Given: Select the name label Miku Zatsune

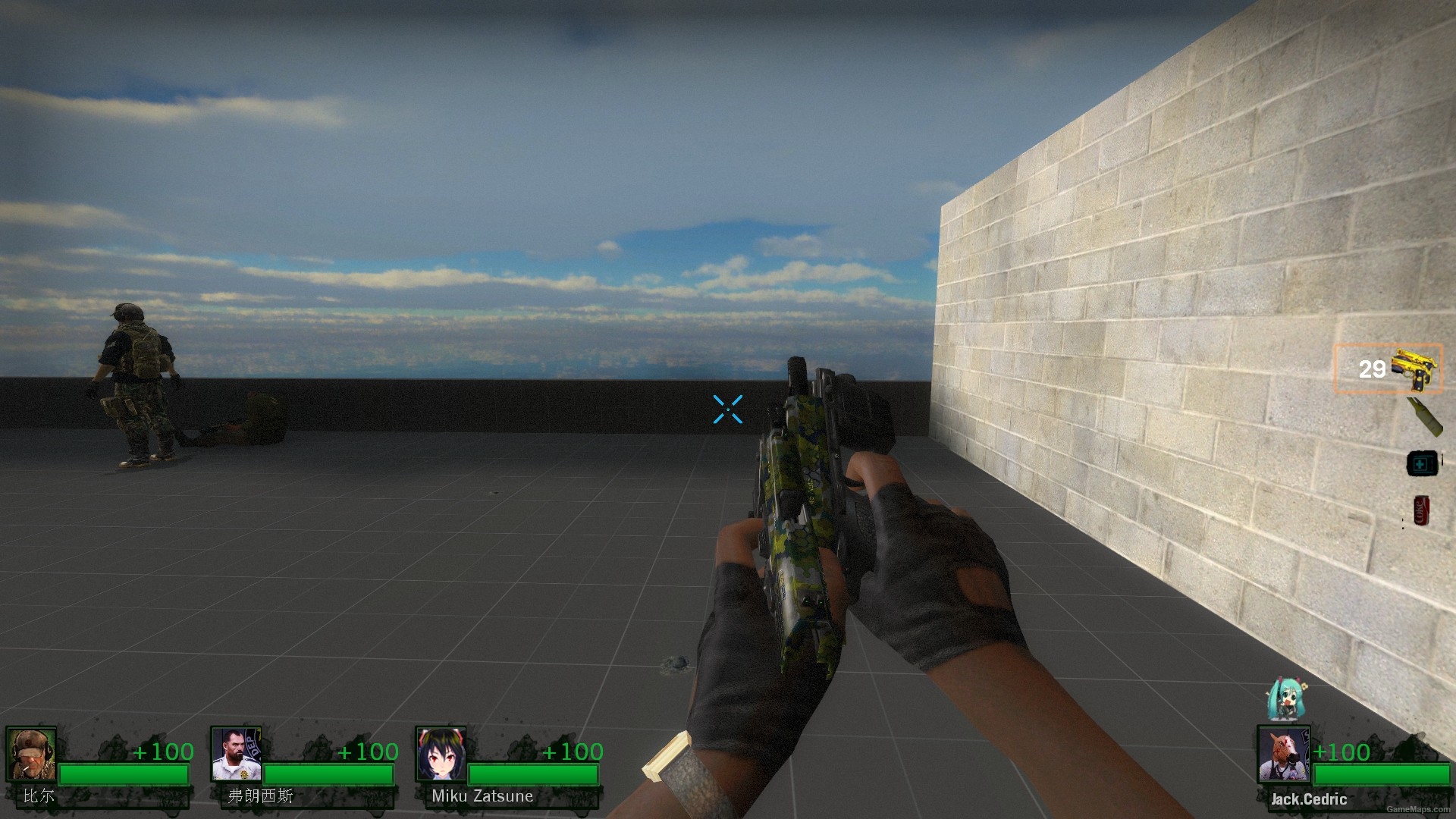Looking at the screenshot, I should (482, 796).
